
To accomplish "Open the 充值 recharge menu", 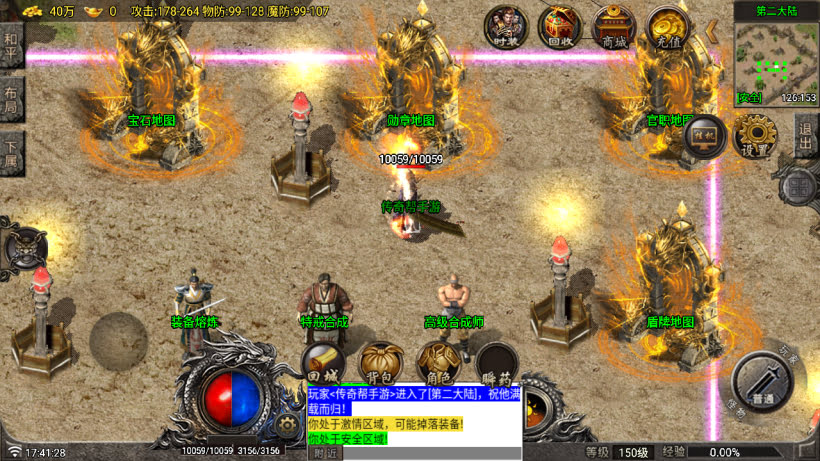I will click(x=666, y=27).
